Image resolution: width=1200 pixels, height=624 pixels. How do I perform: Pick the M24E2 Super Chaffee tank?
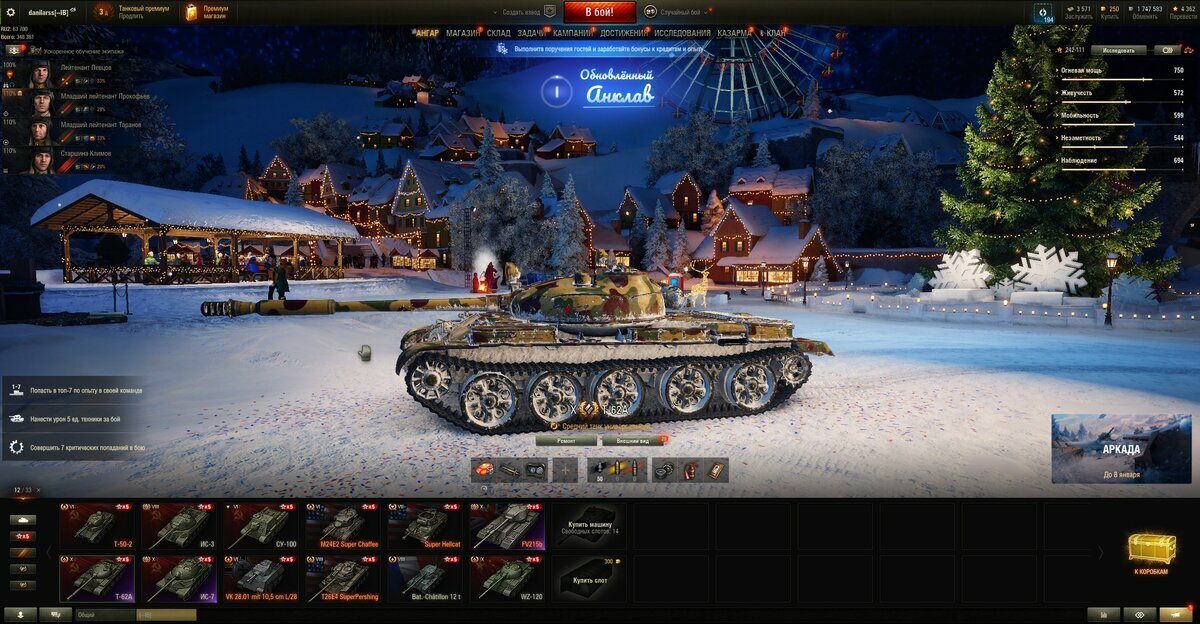(x=344, y=526)
